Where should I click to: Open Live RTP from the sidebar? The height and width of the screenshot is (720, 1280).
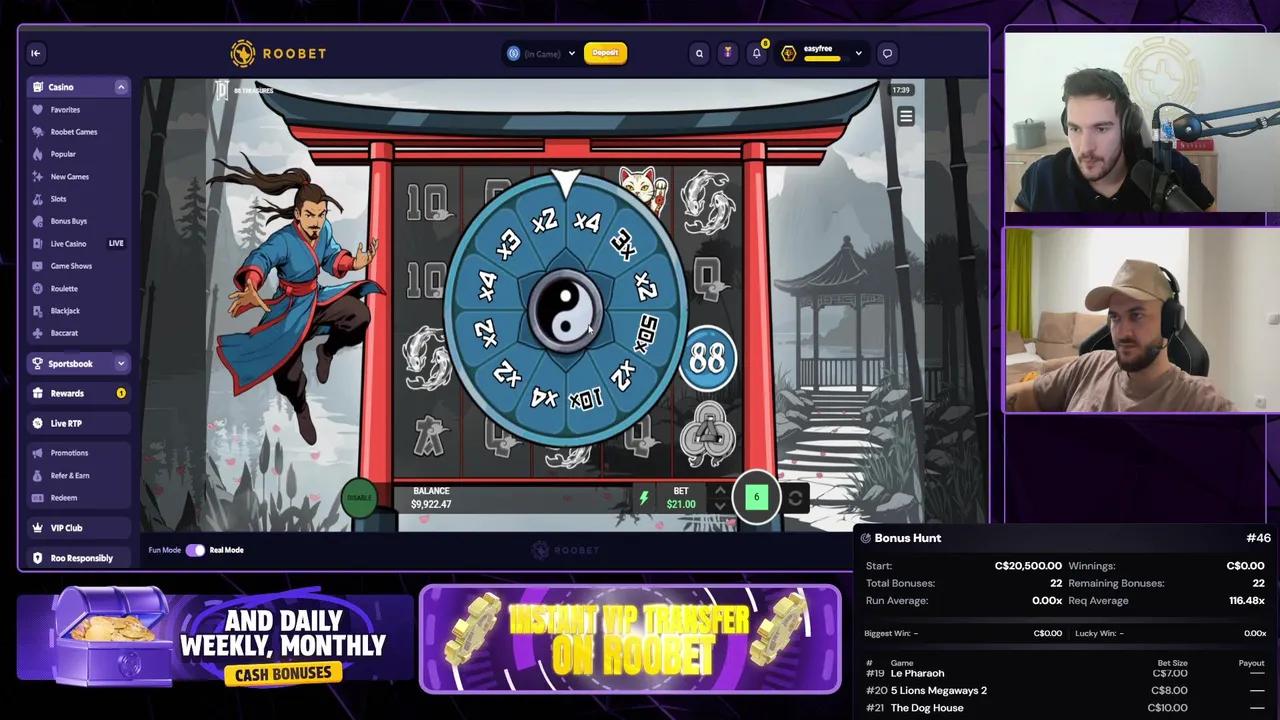click(65, 422)
